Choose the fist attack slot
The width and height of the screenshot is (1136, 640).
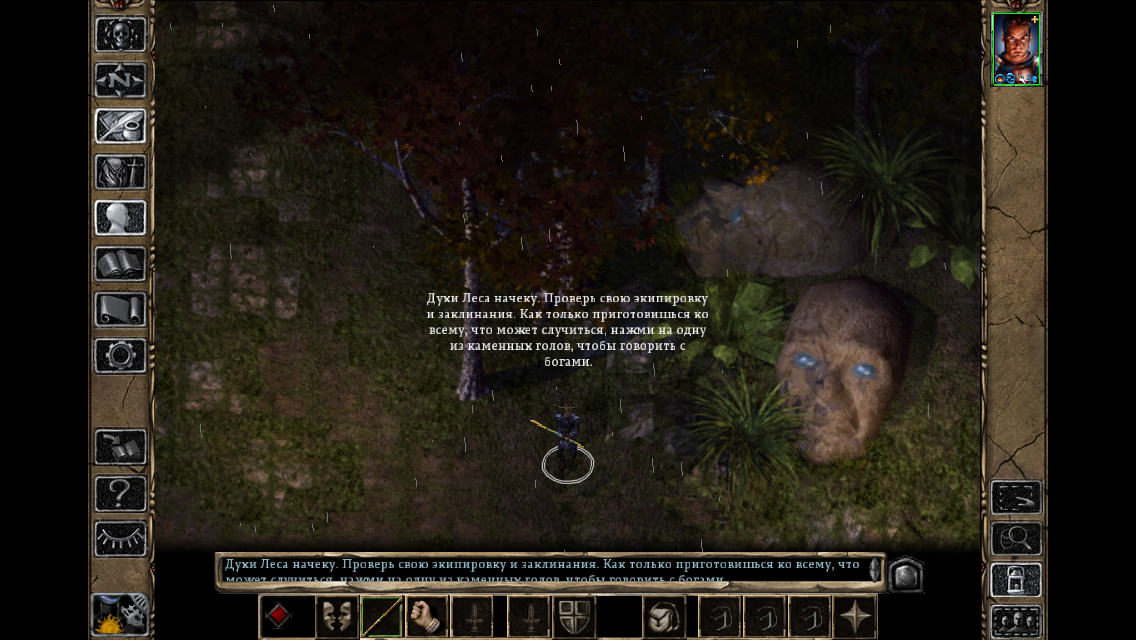point(427,616)
